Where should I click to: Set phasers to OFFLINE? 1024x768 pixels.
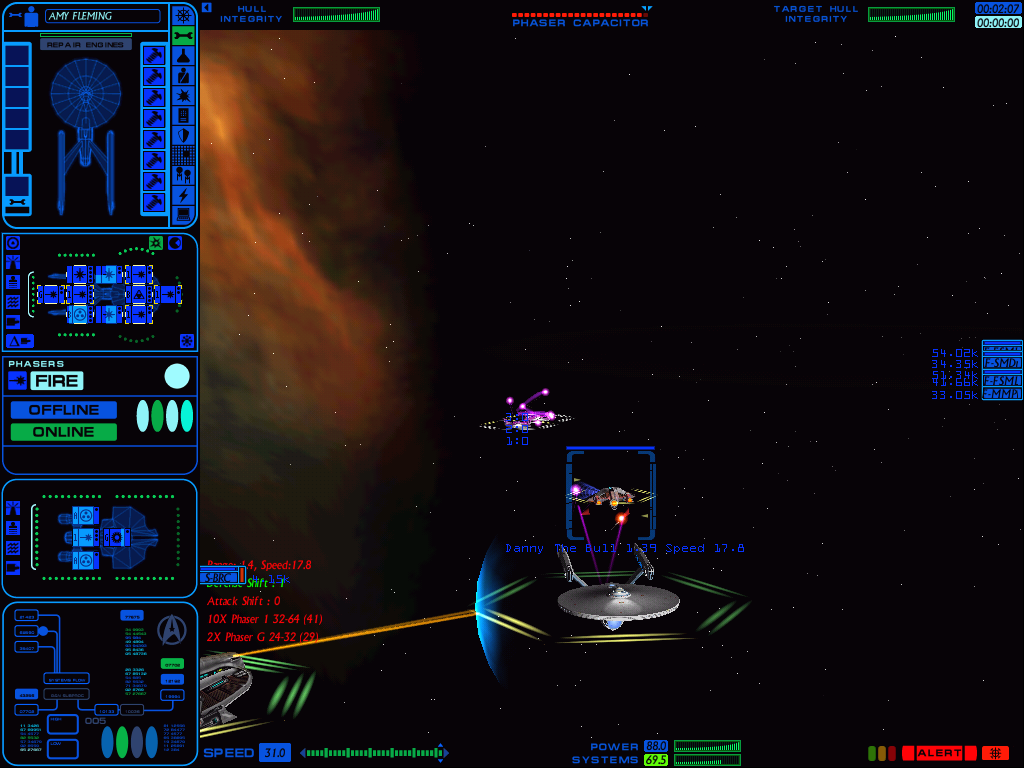tap(64, 410)
